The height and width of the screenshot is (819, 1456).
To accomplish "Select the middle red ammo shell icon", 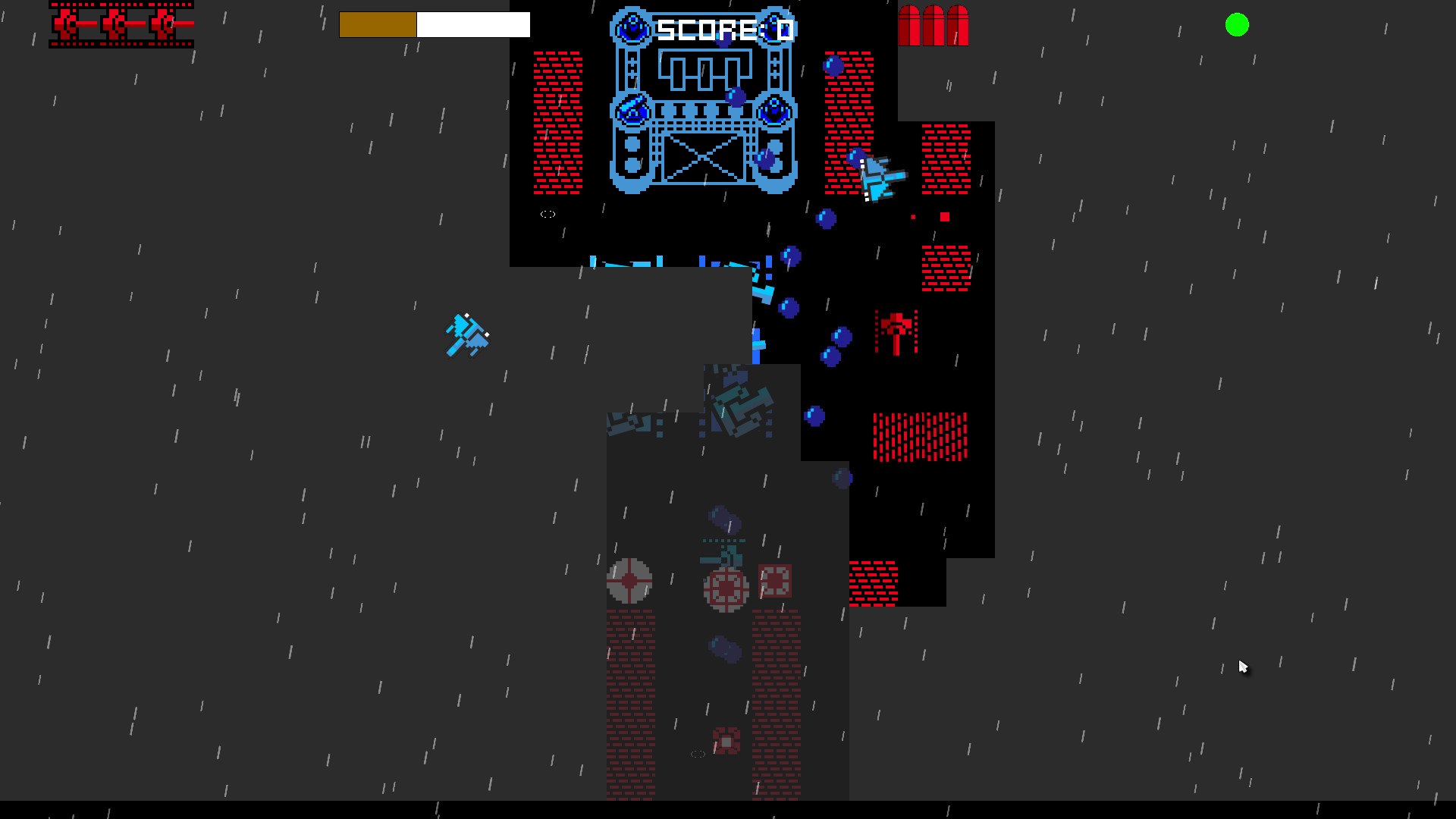I will (x=934, y=25).
